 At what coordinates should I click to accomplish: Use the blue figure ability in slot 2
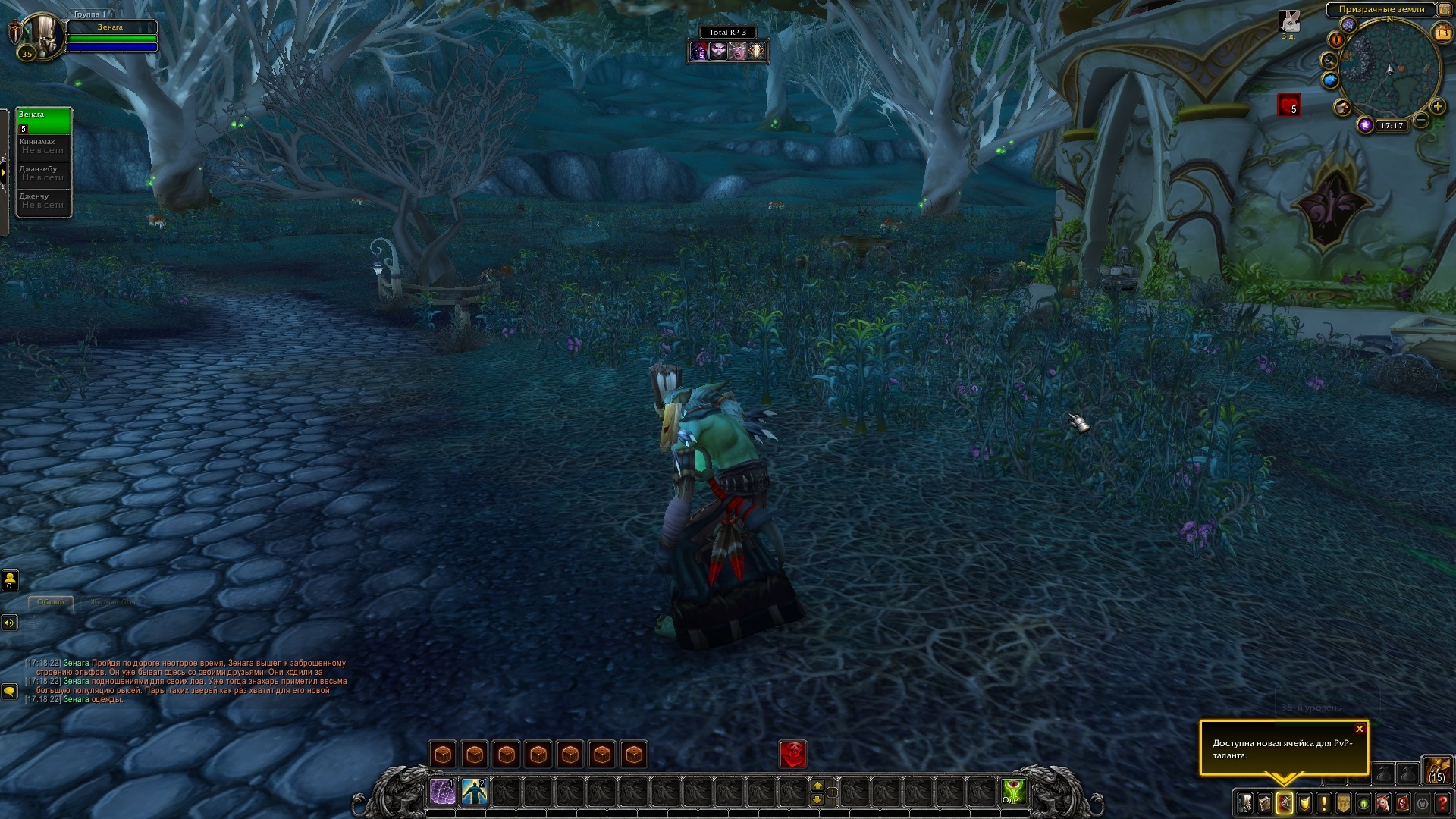475,792
